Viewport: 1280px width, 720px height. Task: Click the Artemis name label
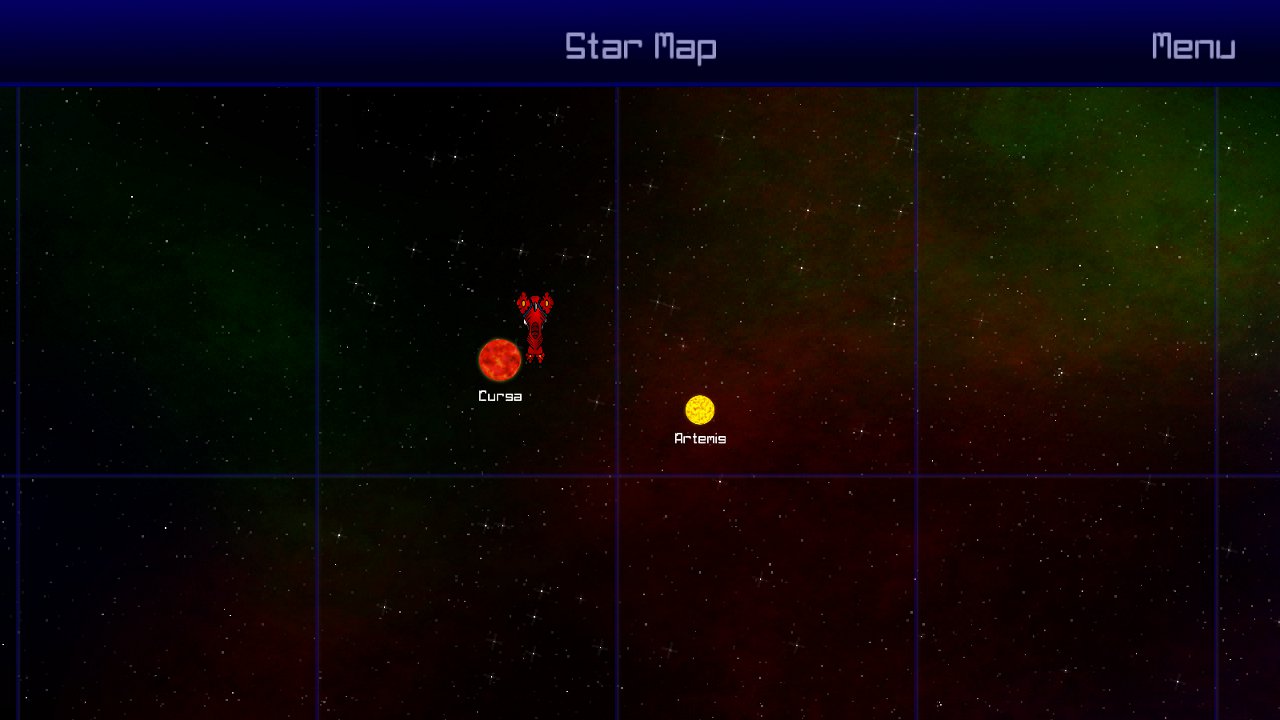(x=701, y=437)
